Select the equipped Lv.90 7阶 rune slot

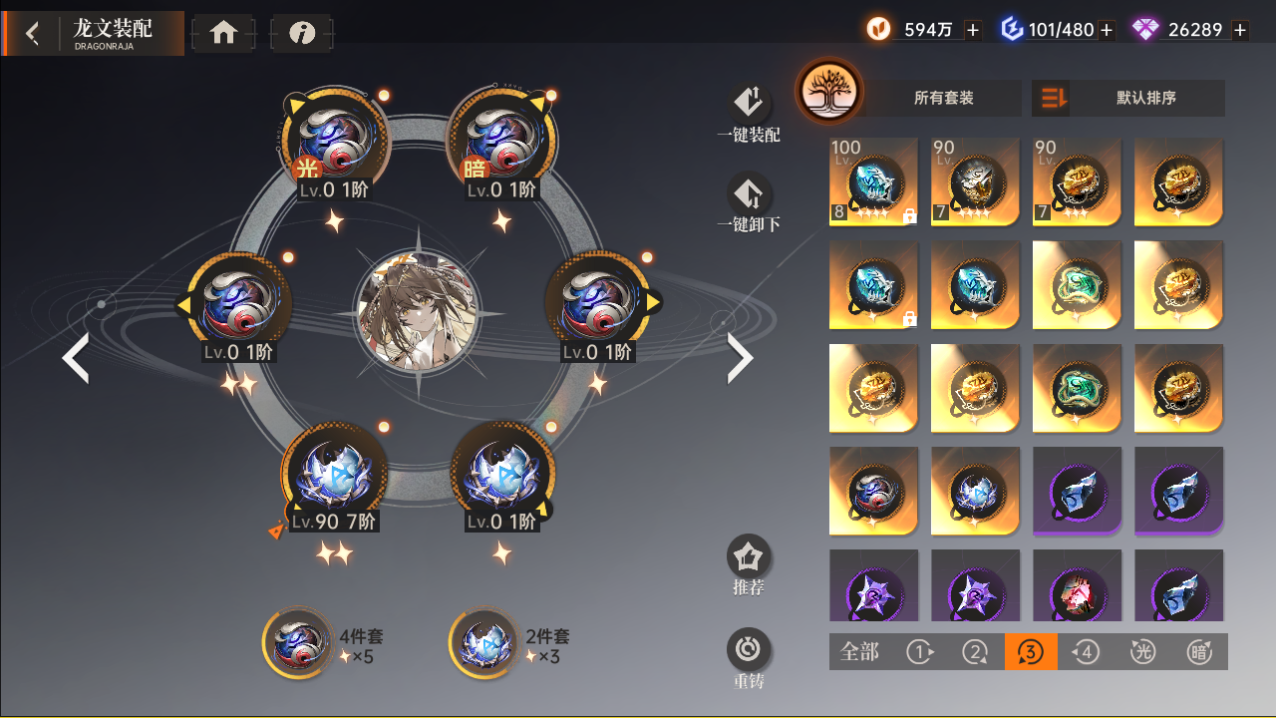[334, 475]
